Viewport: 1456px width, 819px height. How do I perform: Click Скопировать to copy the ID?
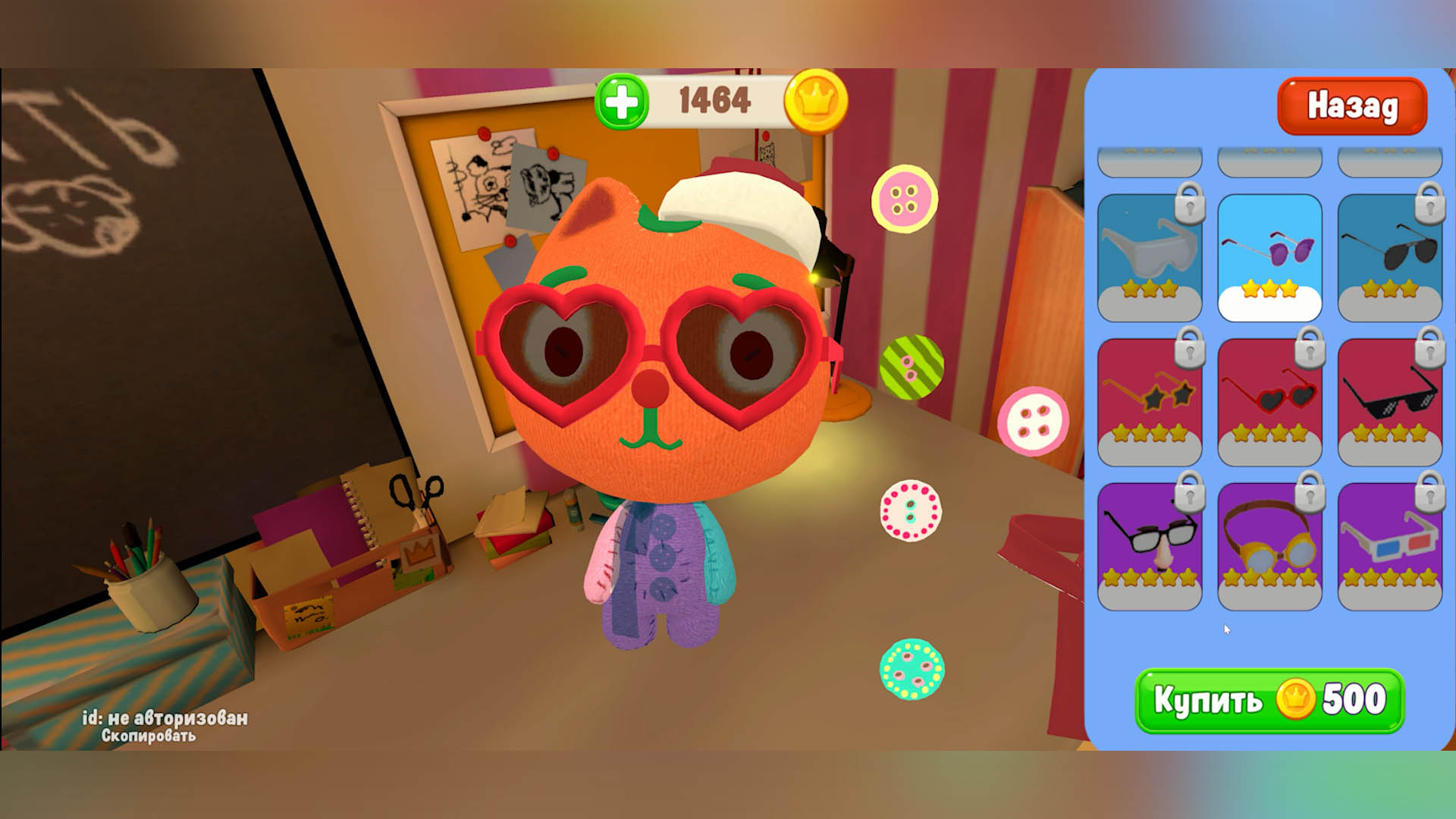[x=149, y=736]
